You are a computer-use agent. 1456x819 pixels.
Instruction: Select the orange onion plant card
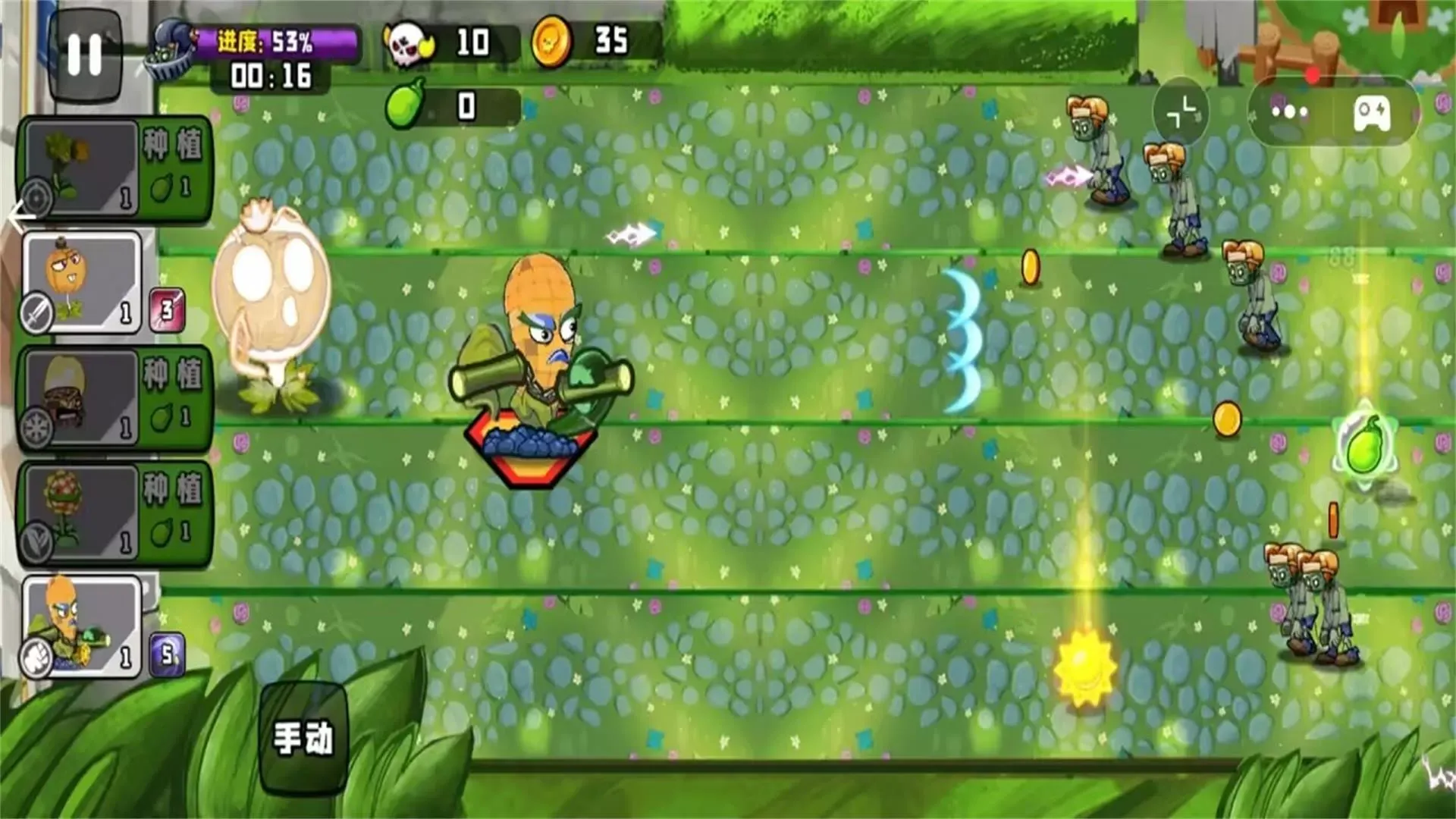click(x=82, y=282)
